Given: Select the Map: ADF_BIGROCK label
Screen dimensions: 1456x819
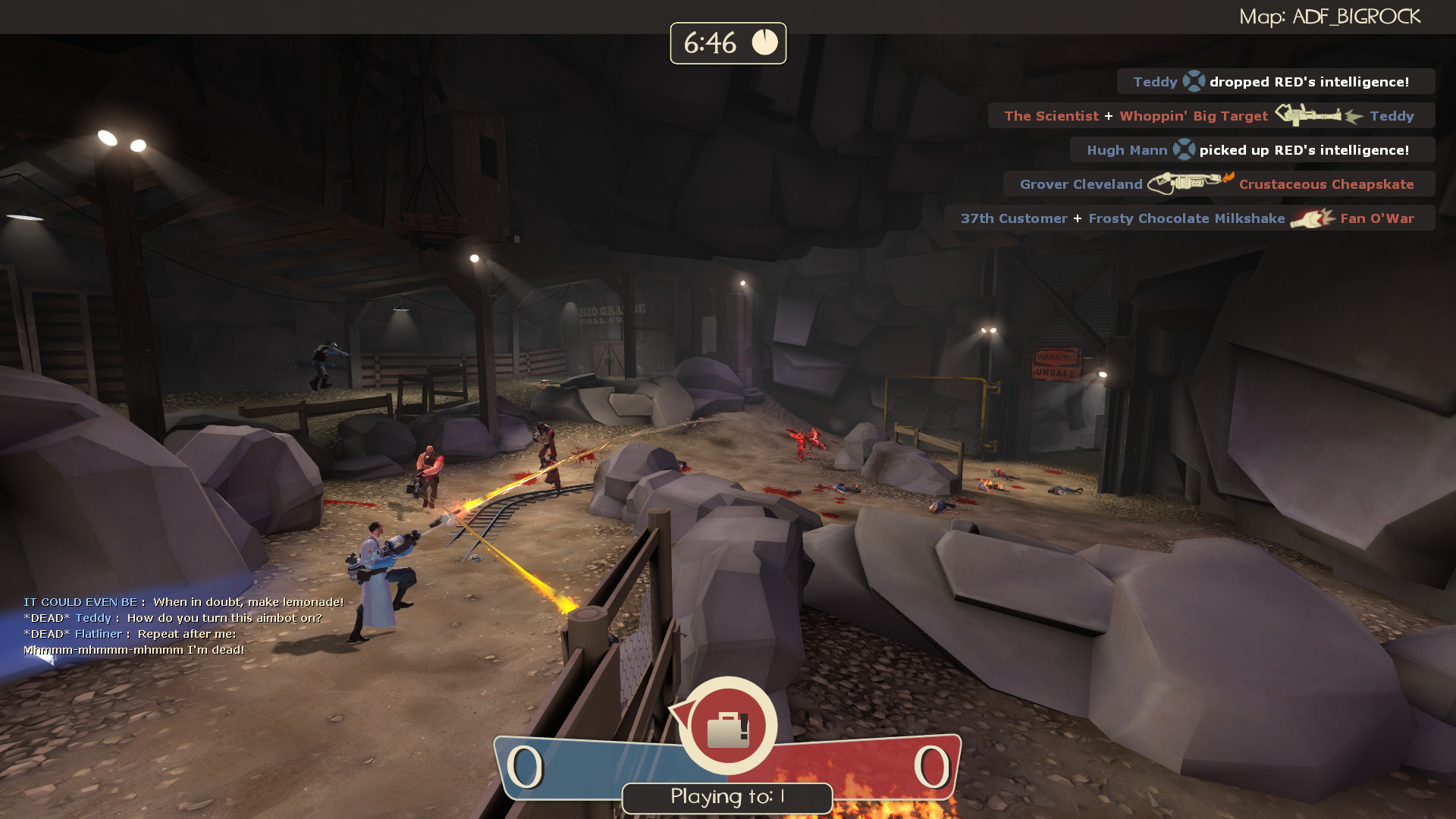Looking at the screenshot, I should [x=1331, y=15].
